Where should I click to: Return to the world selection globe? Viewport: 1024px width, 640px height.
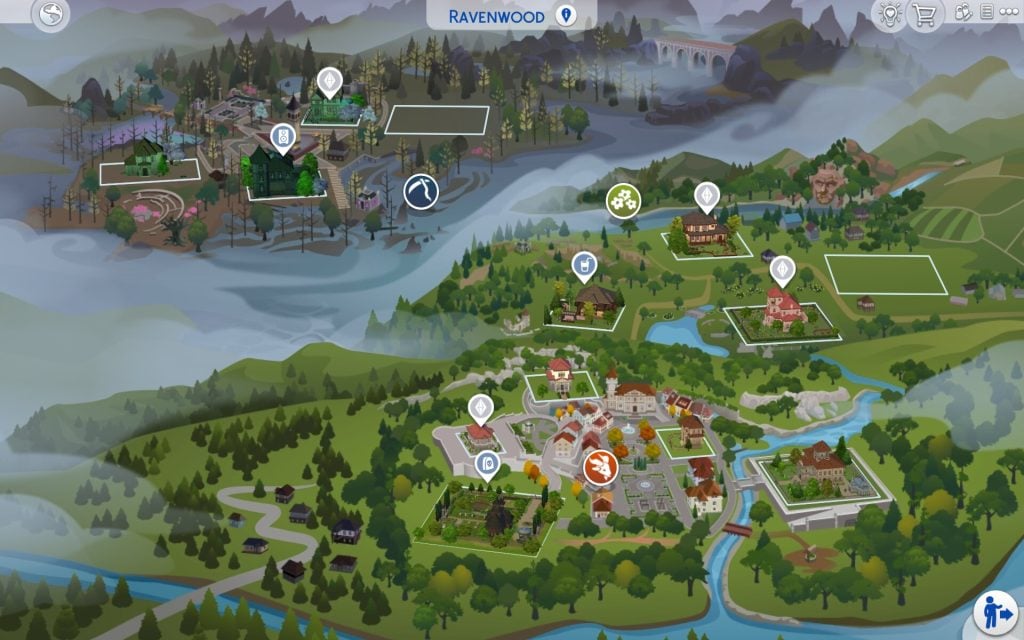pyautogui.click(x=50, y=14)
